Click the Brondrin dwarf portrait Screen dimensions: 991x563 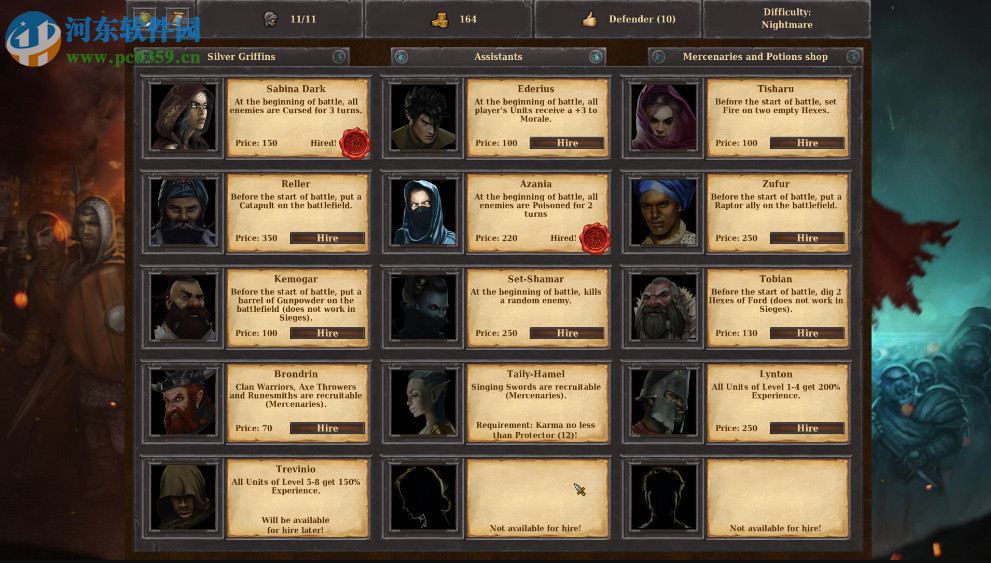tap(183, 401)
